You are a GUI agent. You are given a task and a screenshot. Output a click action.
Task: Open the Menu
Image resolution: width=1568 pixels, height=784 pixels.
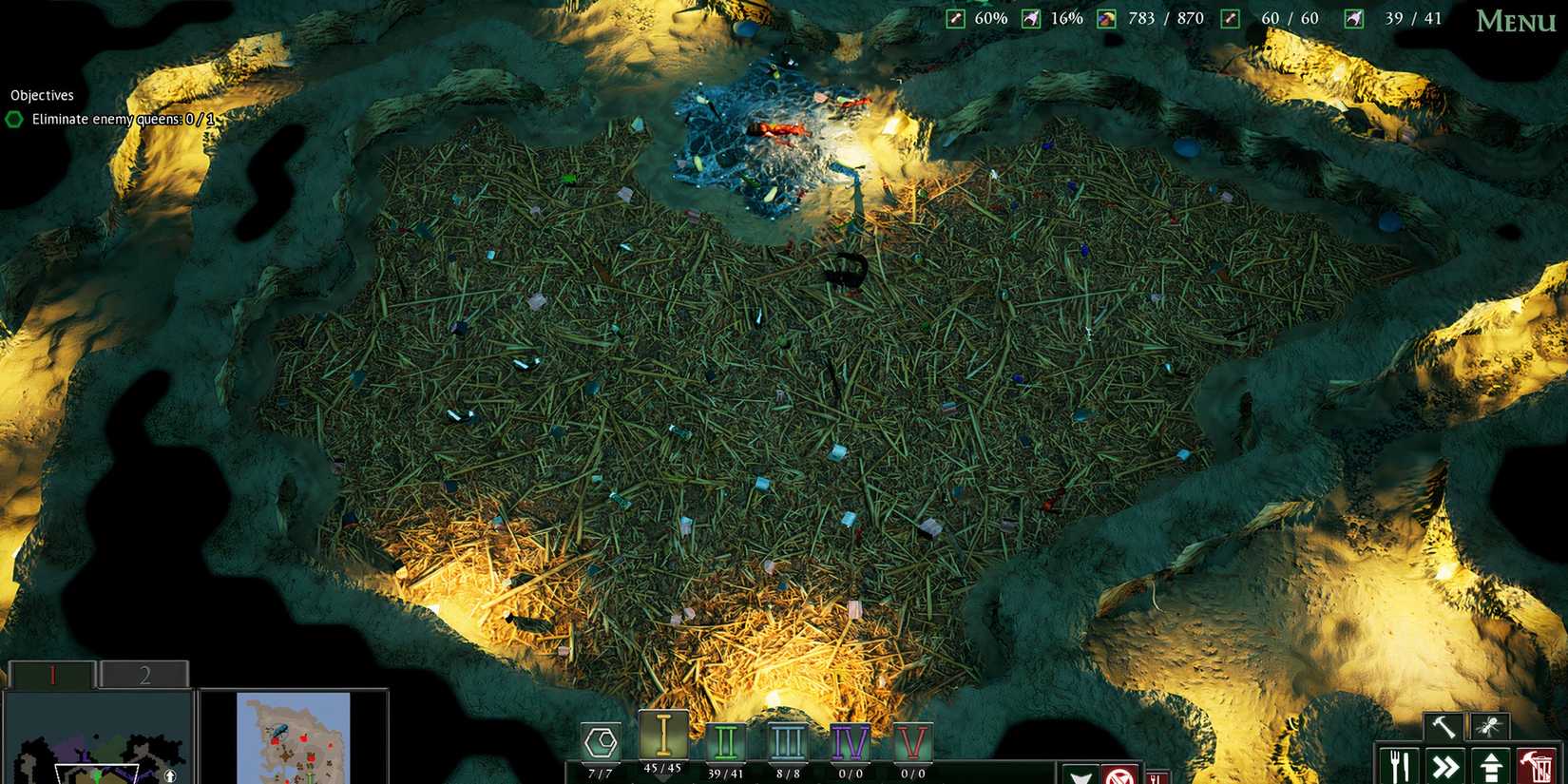[1518, 21]
